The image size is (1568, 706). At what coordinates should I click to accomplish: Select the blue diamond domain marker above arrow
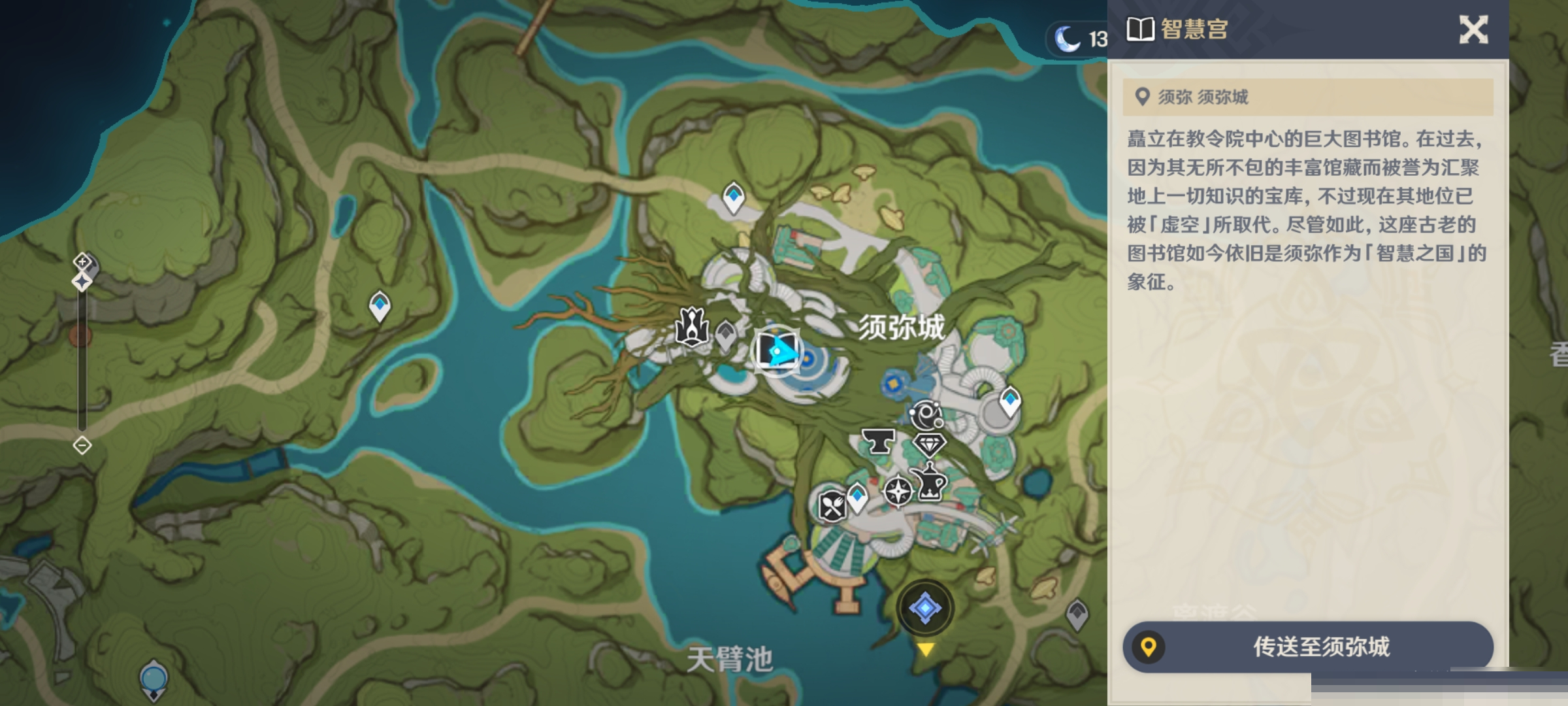[925, 608]
